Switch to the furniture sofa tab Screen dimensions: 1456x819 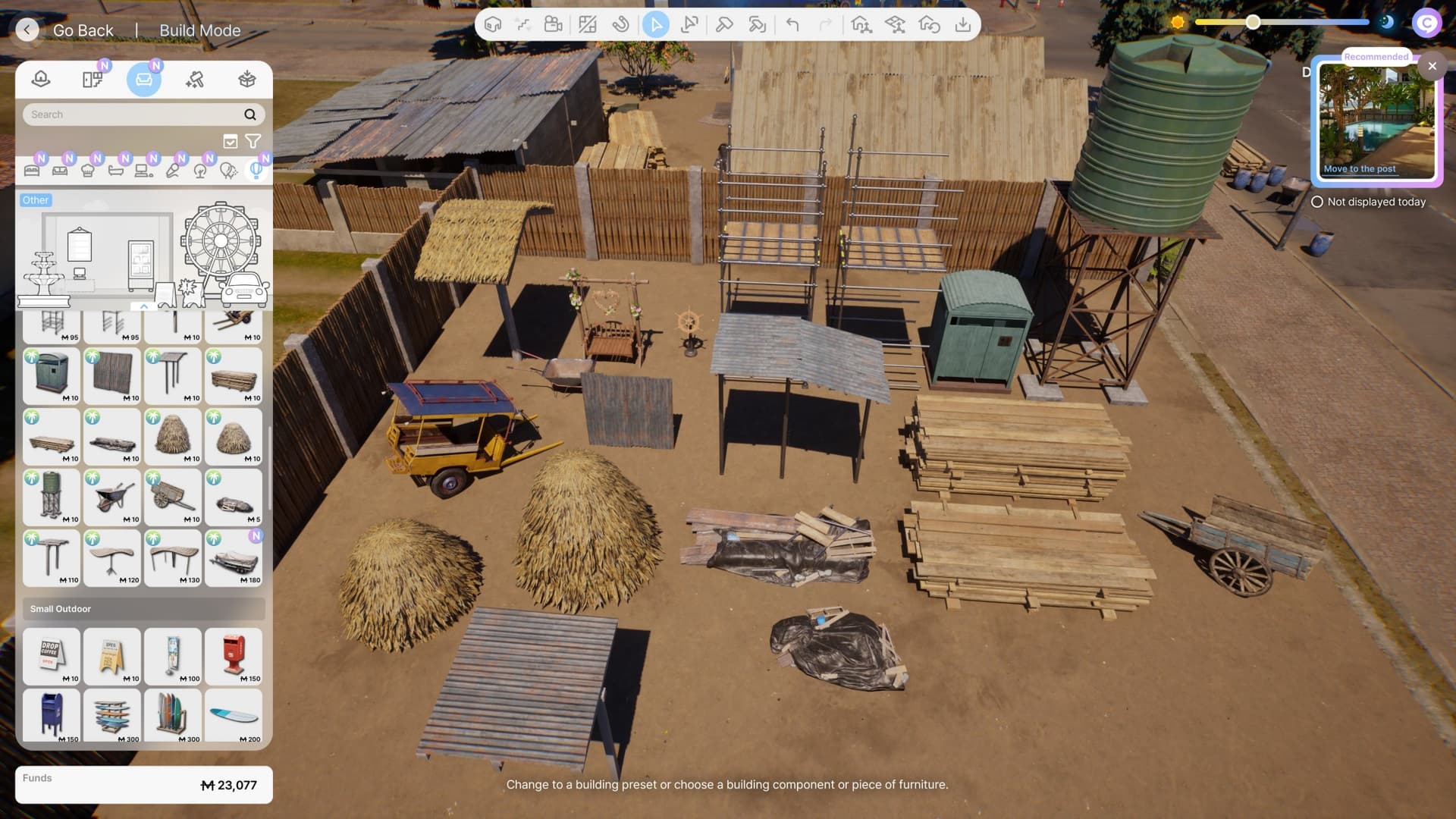tap(144, 80)
